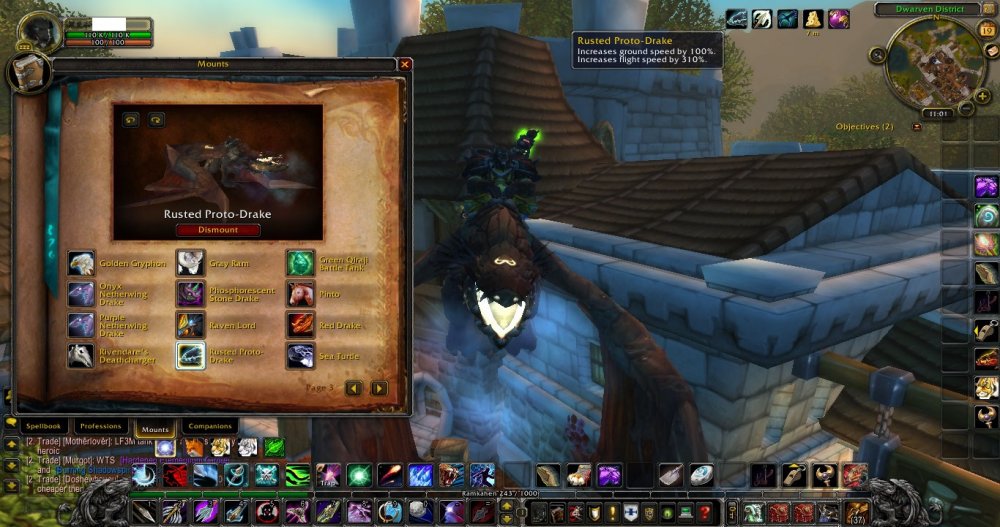Viewport: 1000px width, 527px height.
Task: Choose Rivendare's Deathcharger mount
Action: coord(81,356)
